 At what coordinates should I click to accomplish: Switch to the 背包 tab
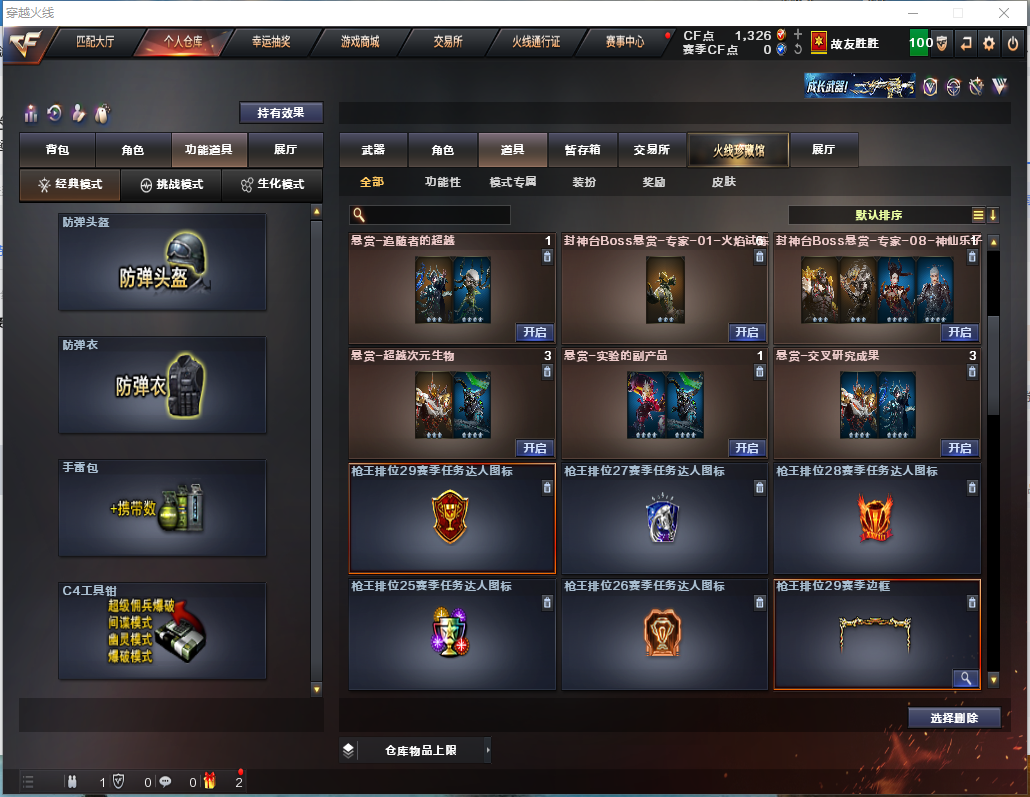pos(57,150)
